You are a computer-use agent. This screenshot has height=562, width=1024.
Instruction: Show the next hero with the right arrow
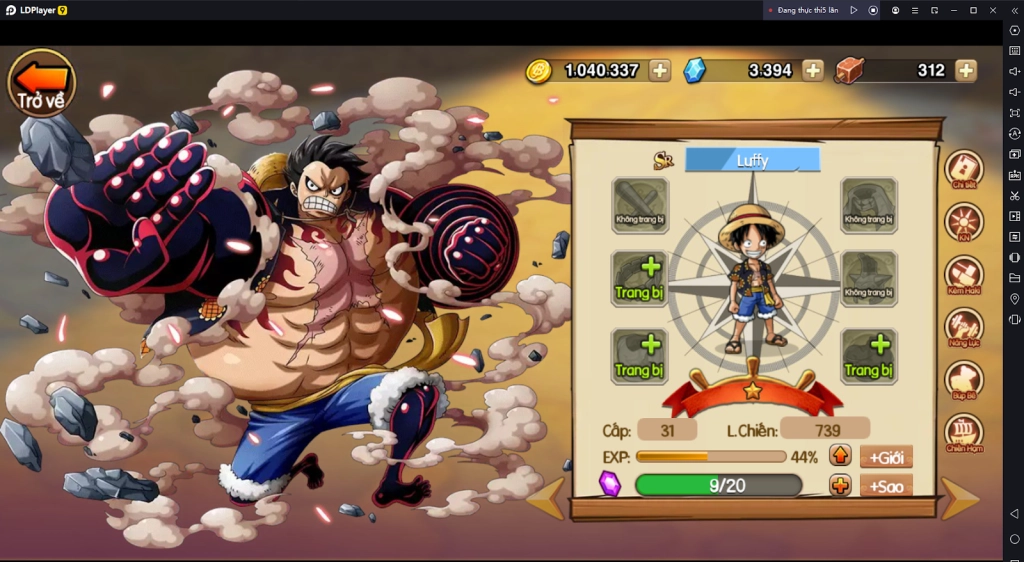960,499
